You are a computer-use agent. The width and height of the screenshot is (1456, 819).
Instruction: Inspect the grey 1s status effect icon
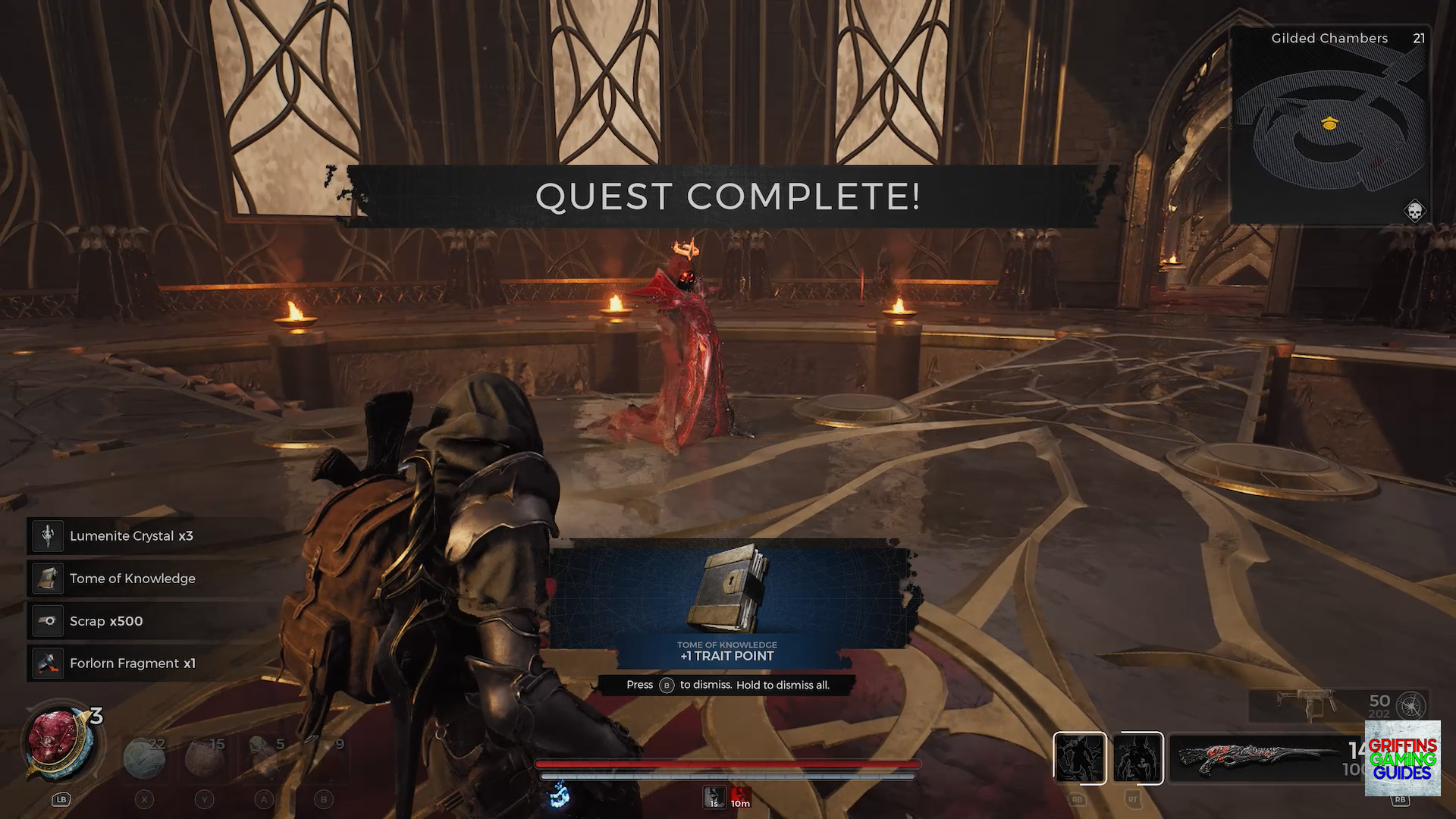tap(714, 797)
